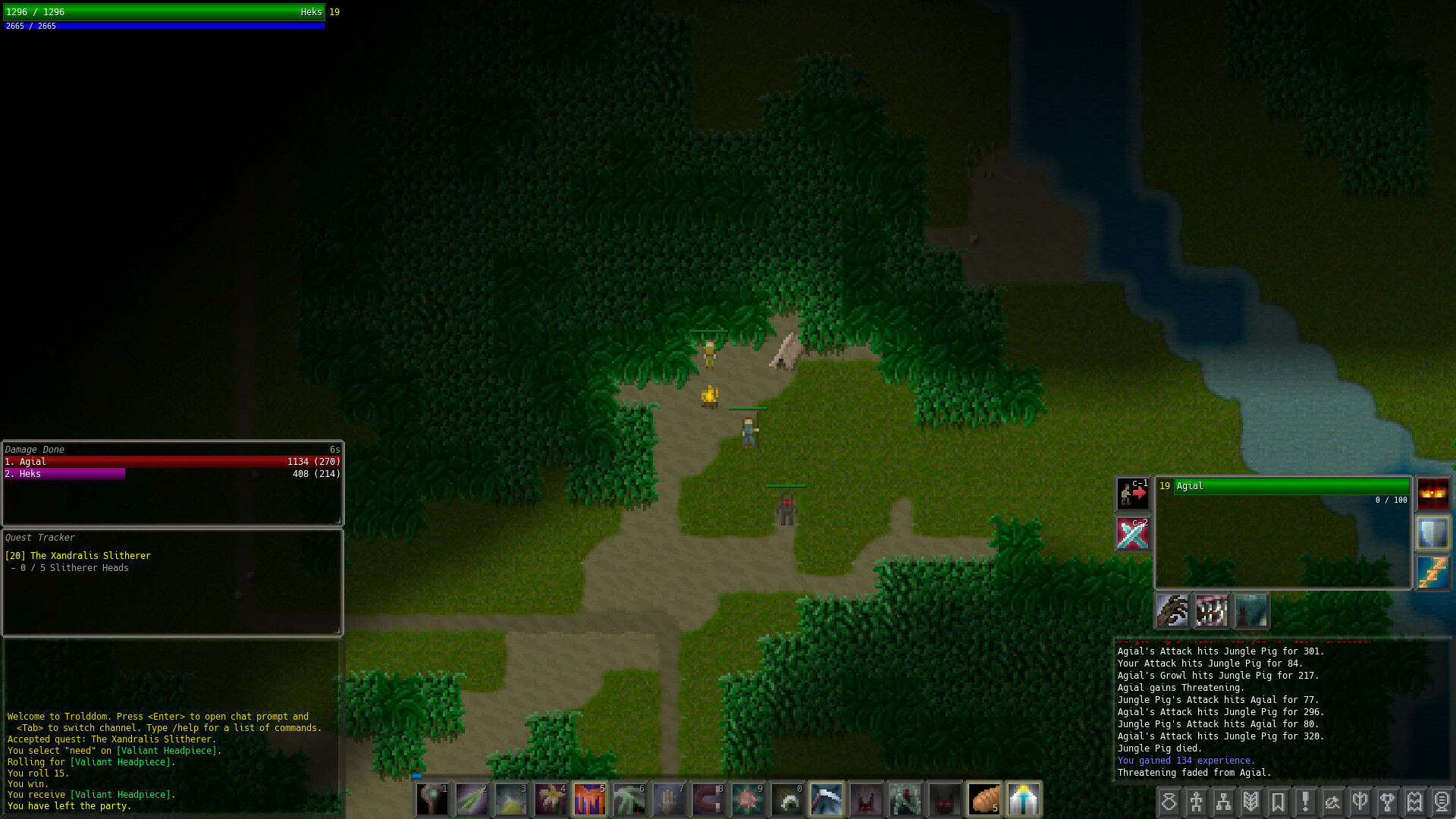The width and height of the screenshot is (1456, 819).
Task: Select the claw ability under Agial's portrait
Action: [1172, 610]
